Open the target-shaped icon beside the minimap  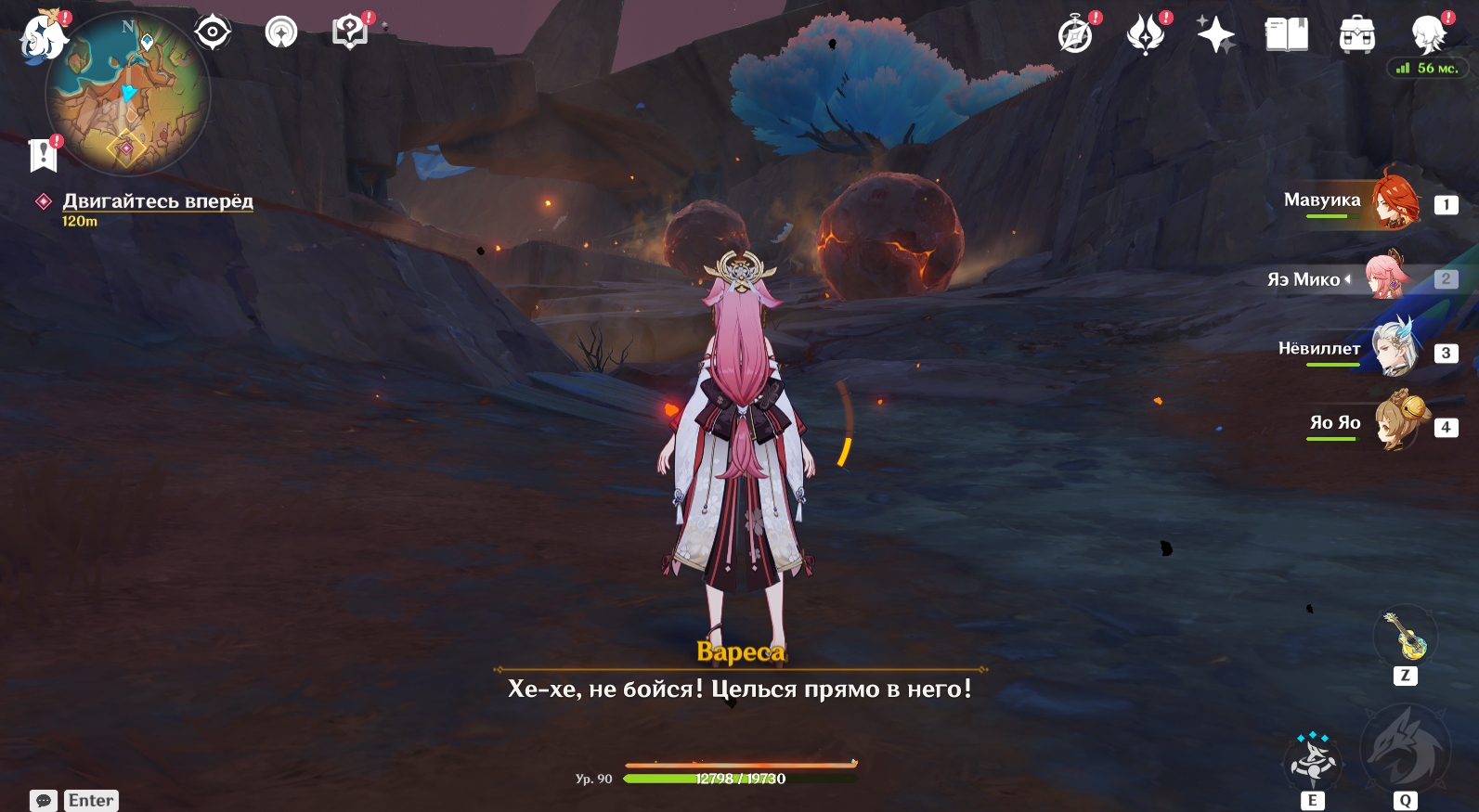point(213,32)
